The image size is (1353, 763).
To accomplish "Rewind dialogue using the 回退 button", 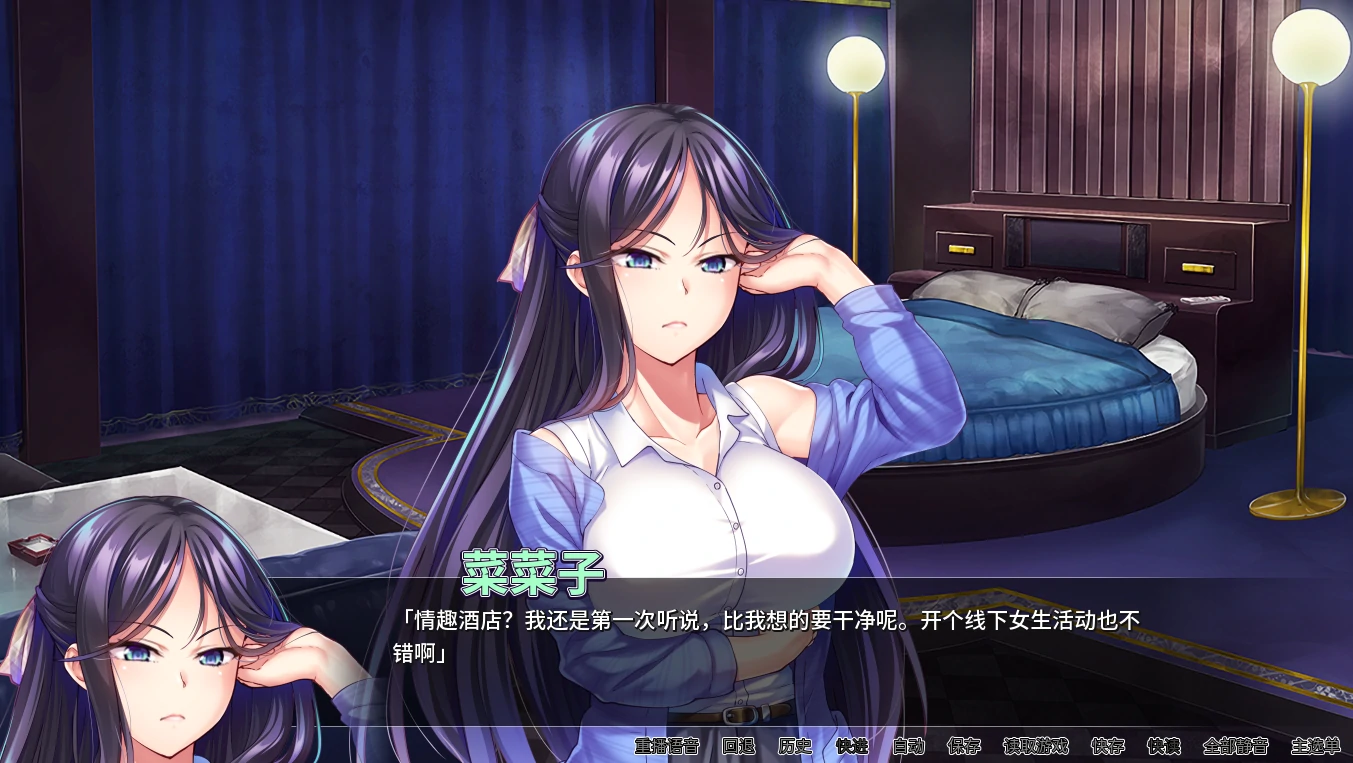I will pos(737,746).
